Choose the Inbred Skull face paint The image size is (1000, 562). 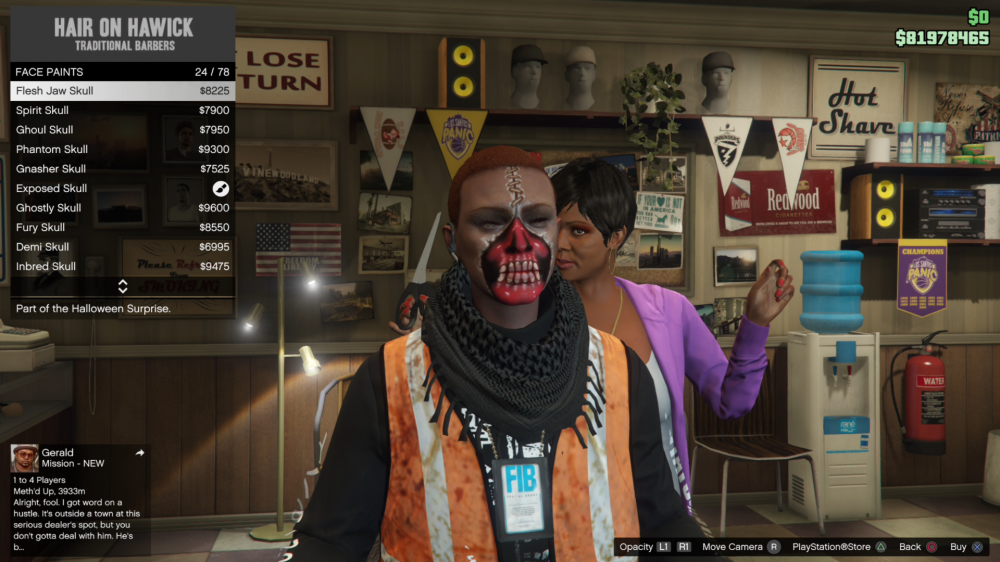pyautogui.click(x=122, y=267)
